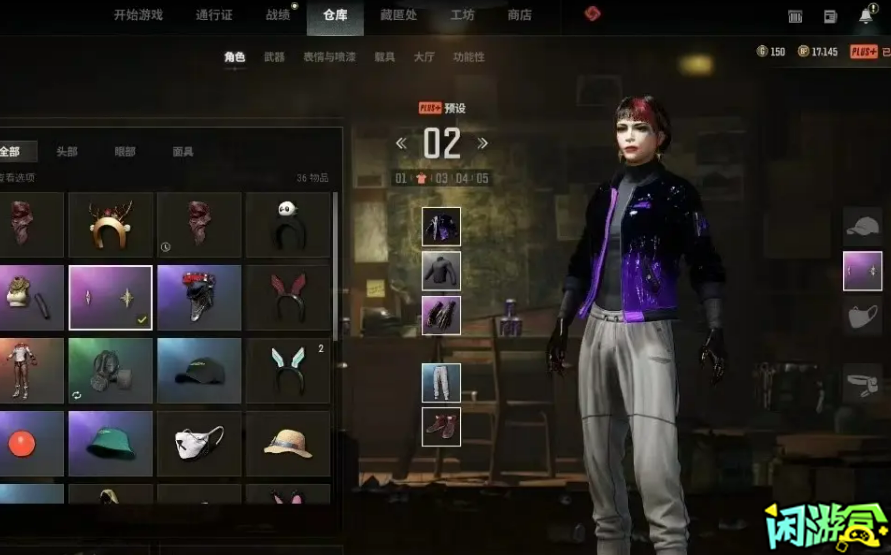Select the reindeer antler headband item

pos(111,225)
